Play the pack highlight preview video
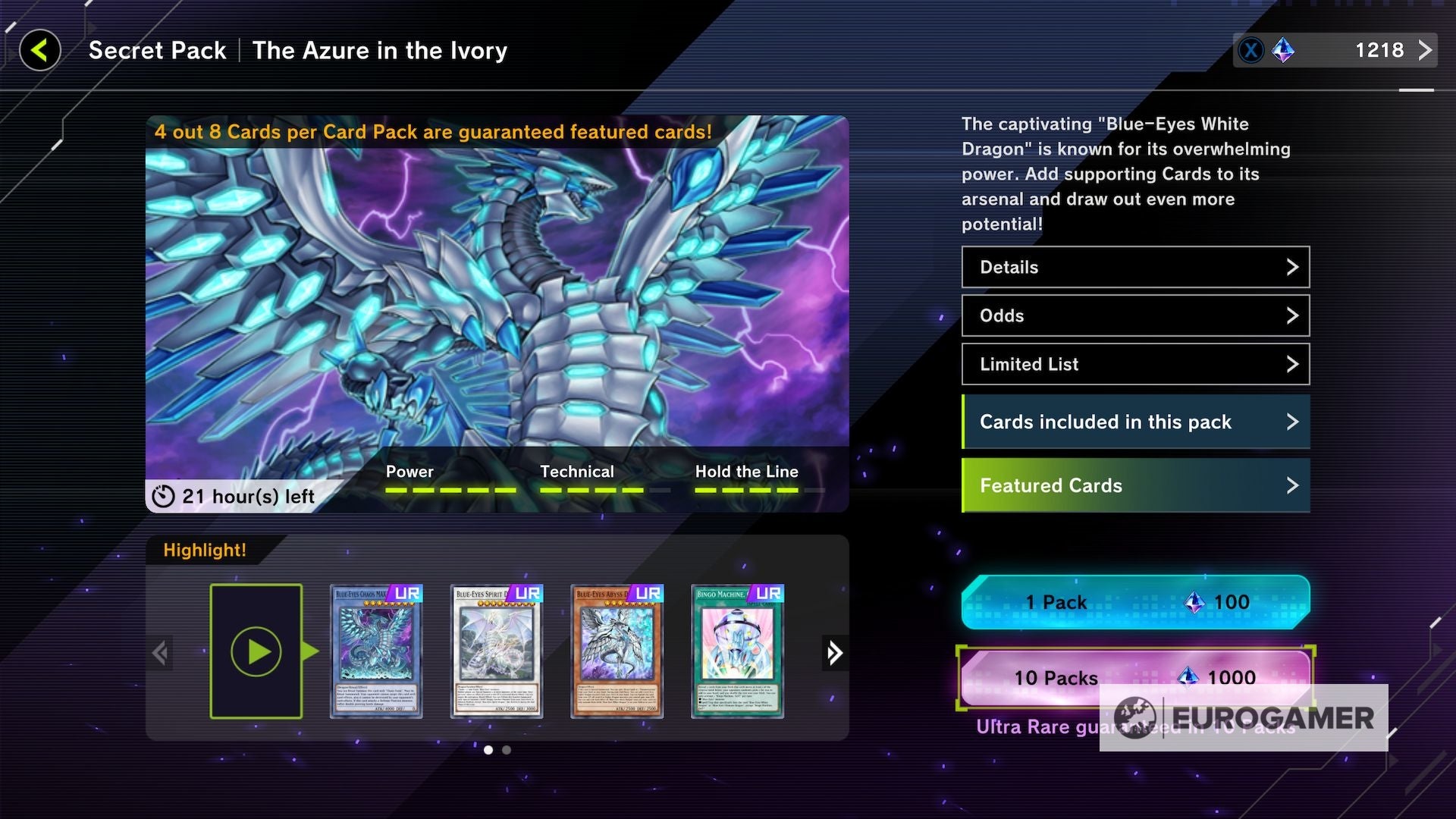The image size is (1456, 819). (258, 651)
